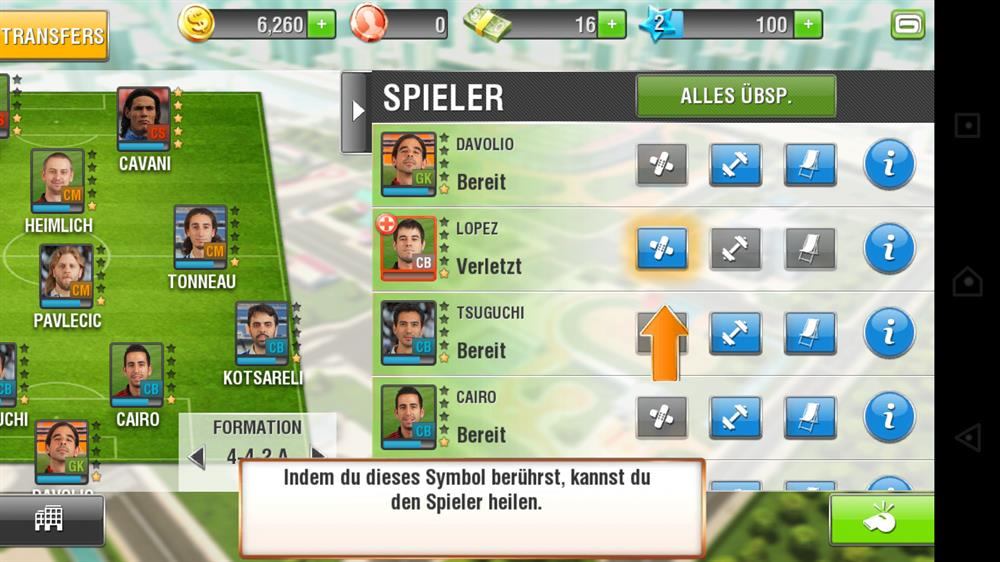Show info for Cairo in list
The width and height of the screenshot is (1000, 562).
pos(889,417)
